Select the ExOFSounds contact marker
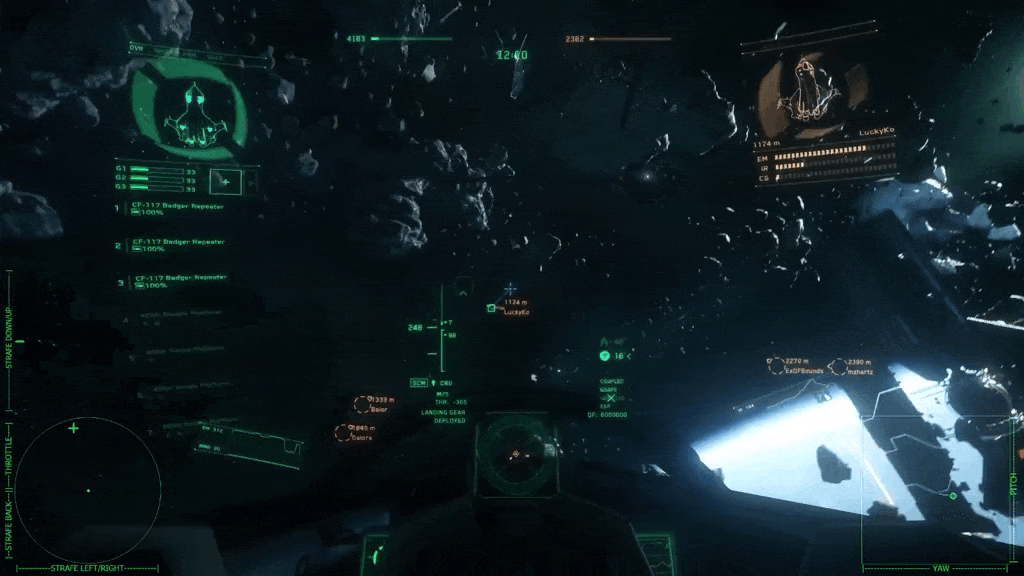This screenshot has width=1024, height=576. pyautogui.click(x=776, y=366)
